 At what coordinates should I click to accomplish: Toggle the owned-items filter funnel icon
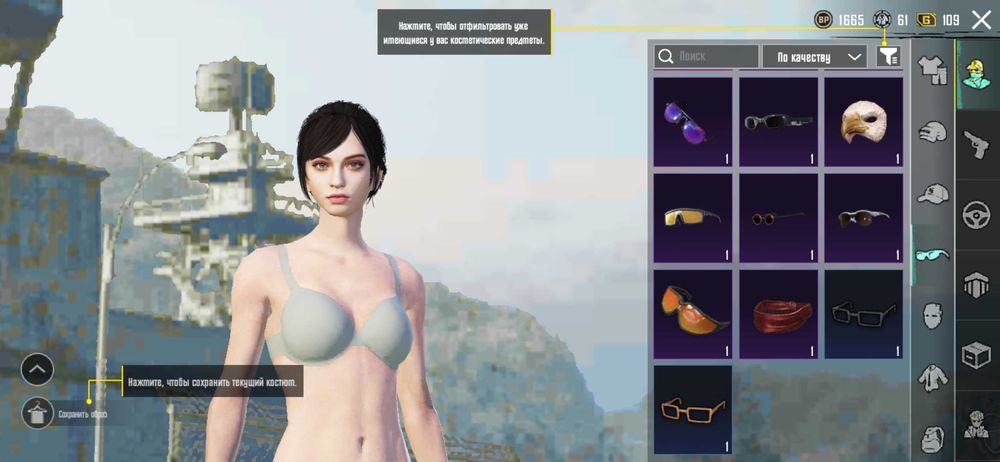pos(888,57)
